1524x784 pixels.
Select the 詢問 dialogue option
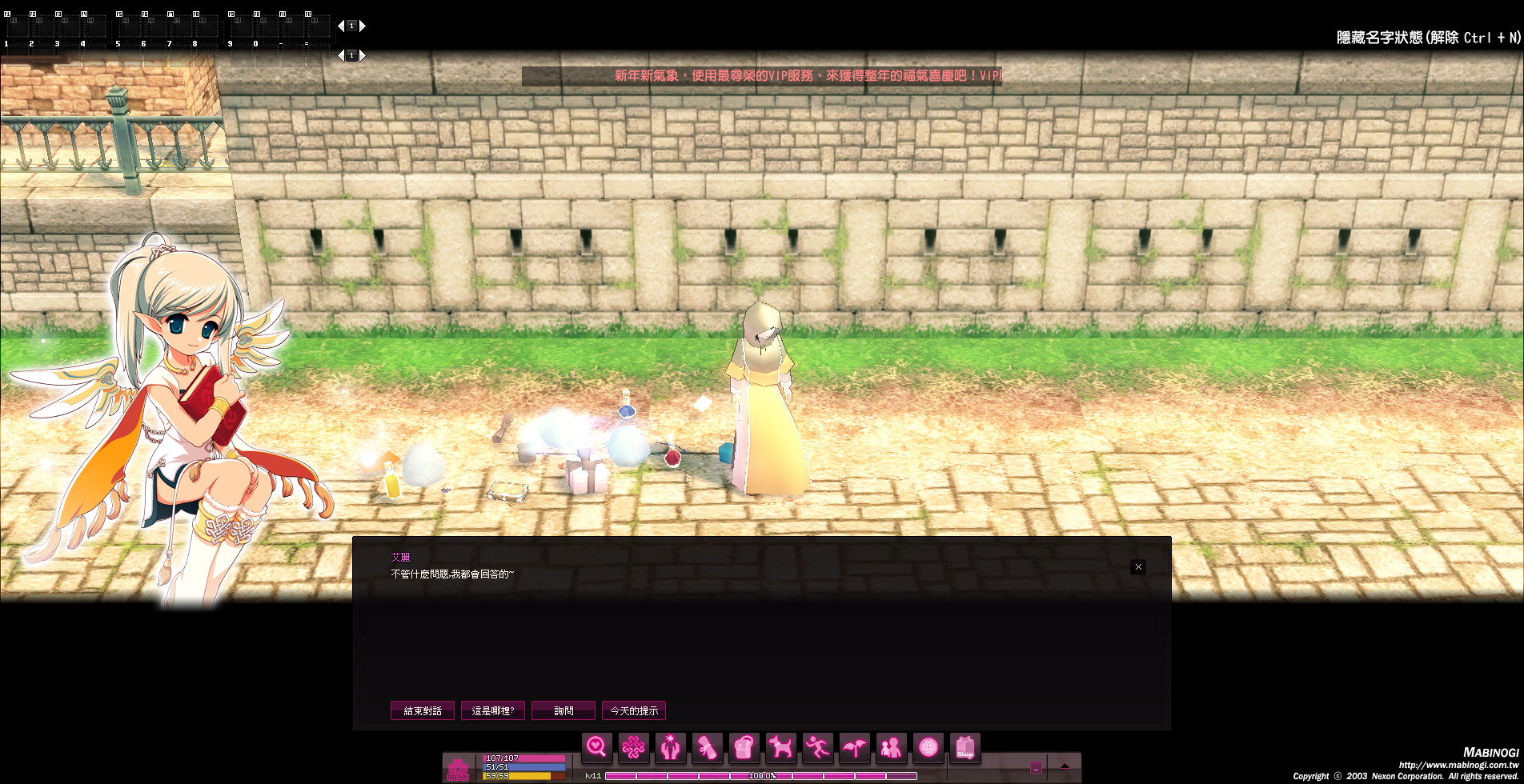tap(563, 710)
